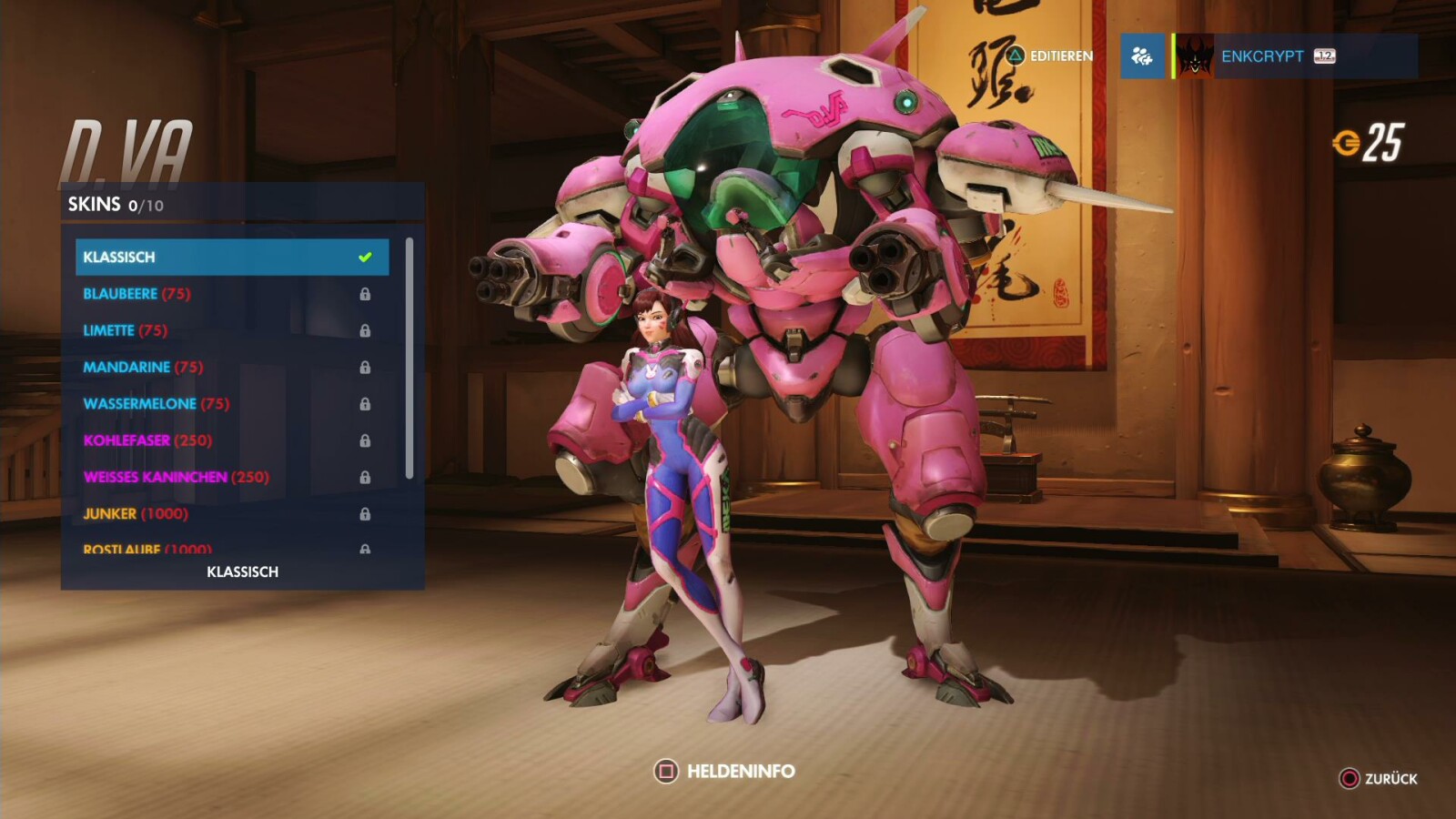The width and height of the screenshot is (1456, 819).
Task: Click Zurück to go back
Action: point(1383,779)
